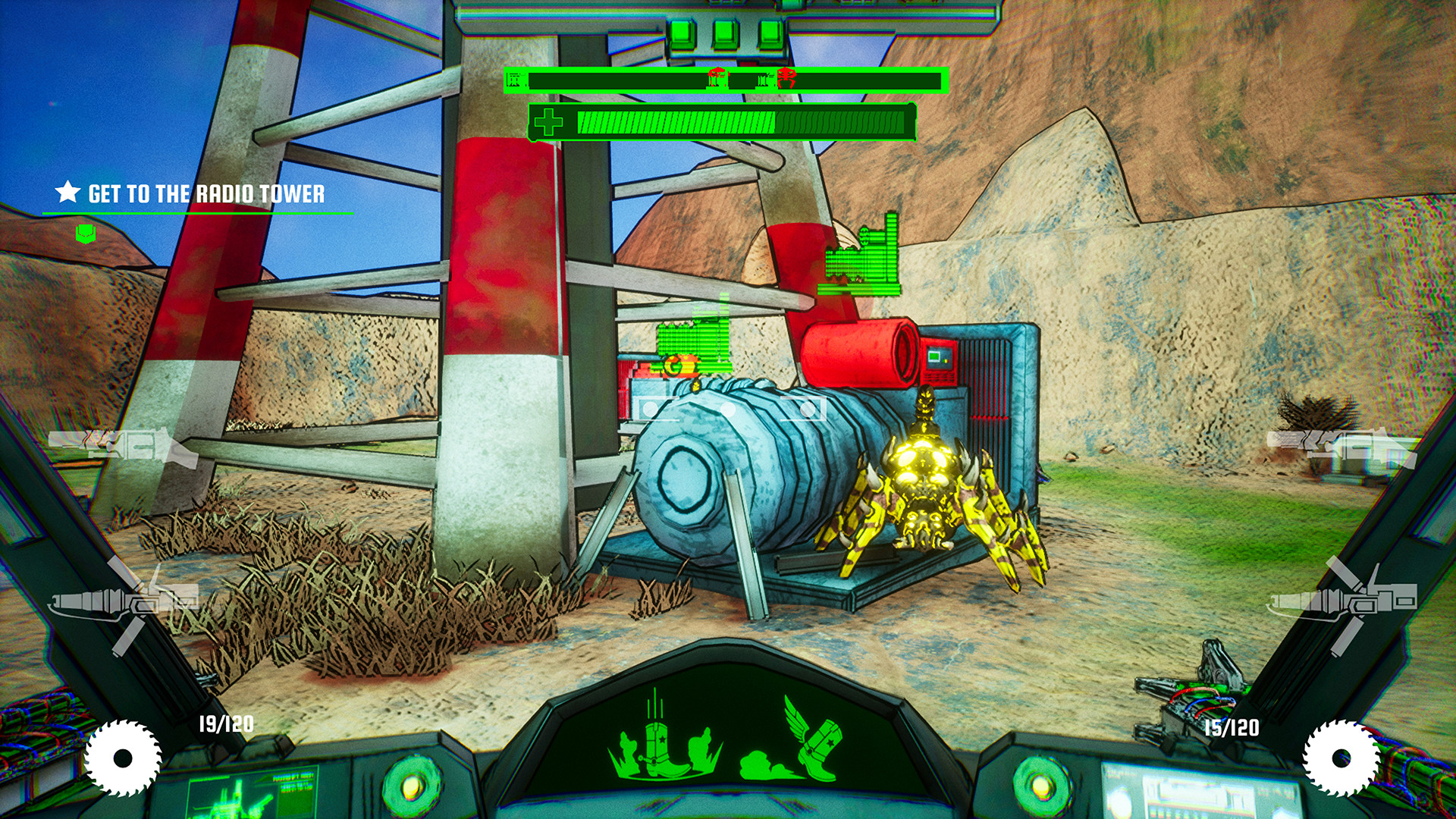Click the red turret marker on the progress bar
Image resolution: width=1456 pixels, height=819 pixels.
point(715,77)
